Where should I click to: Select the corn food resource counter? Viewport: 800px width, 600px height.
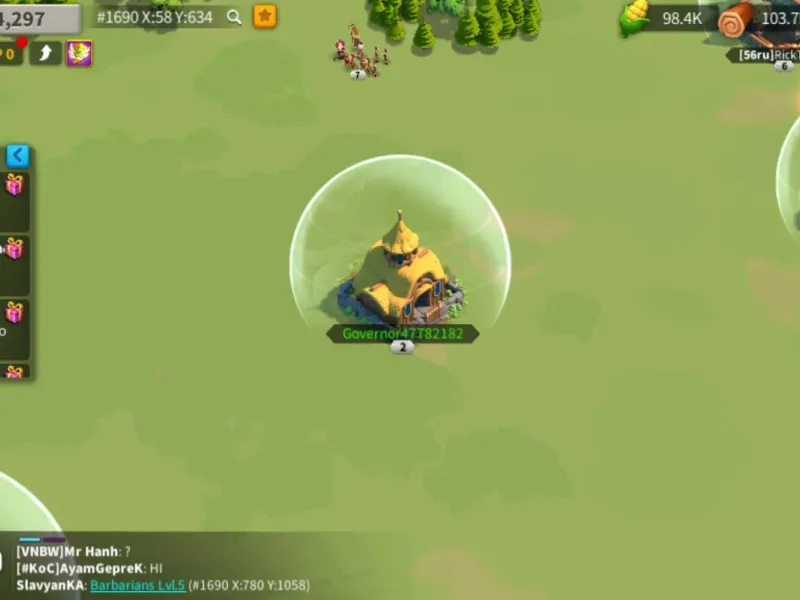tap(665, 18)
